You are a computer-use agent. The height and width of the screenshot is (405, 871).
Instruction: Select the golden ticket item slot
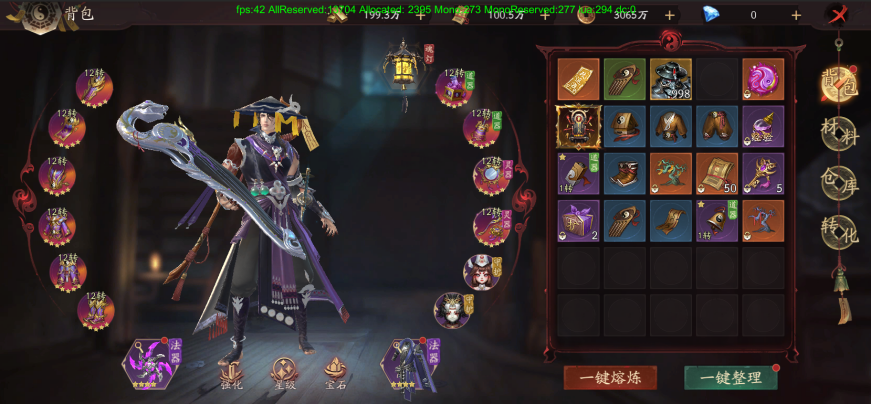pos(578,79)
